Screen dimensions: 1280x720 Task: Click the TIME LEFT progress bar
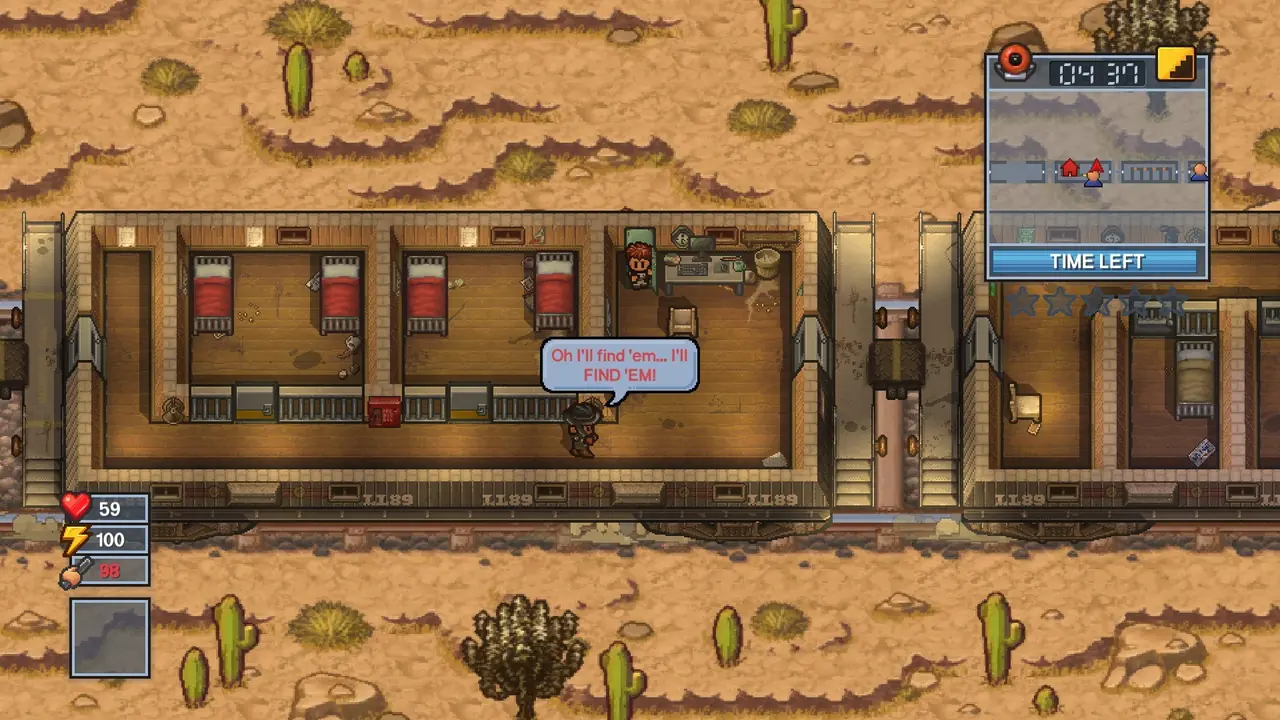click(1096, 261)
